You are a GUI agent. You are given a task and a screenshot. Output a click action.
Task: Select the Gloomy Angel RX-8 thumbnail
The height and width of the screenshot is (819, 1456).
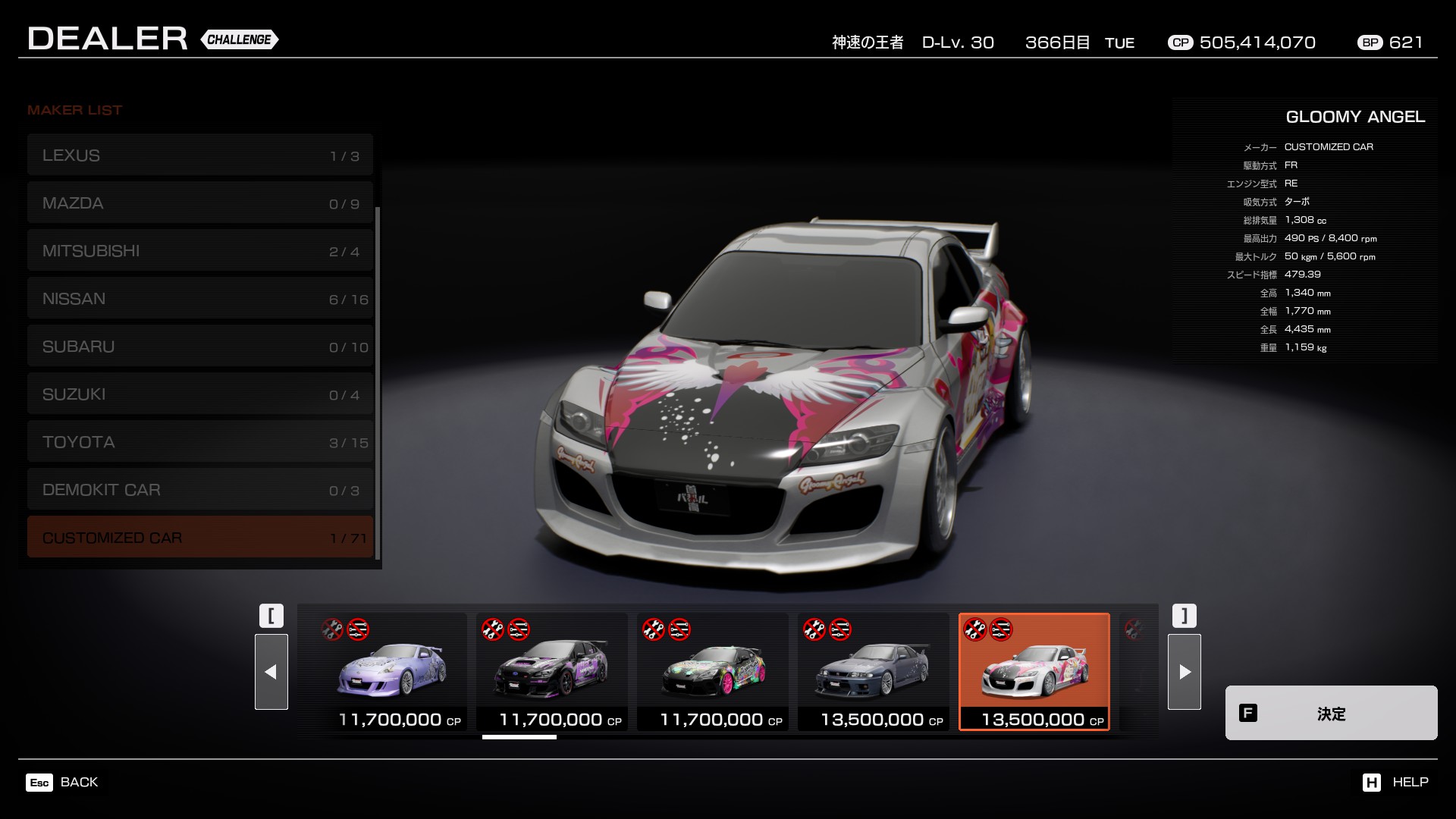(x=1034, y=671)
